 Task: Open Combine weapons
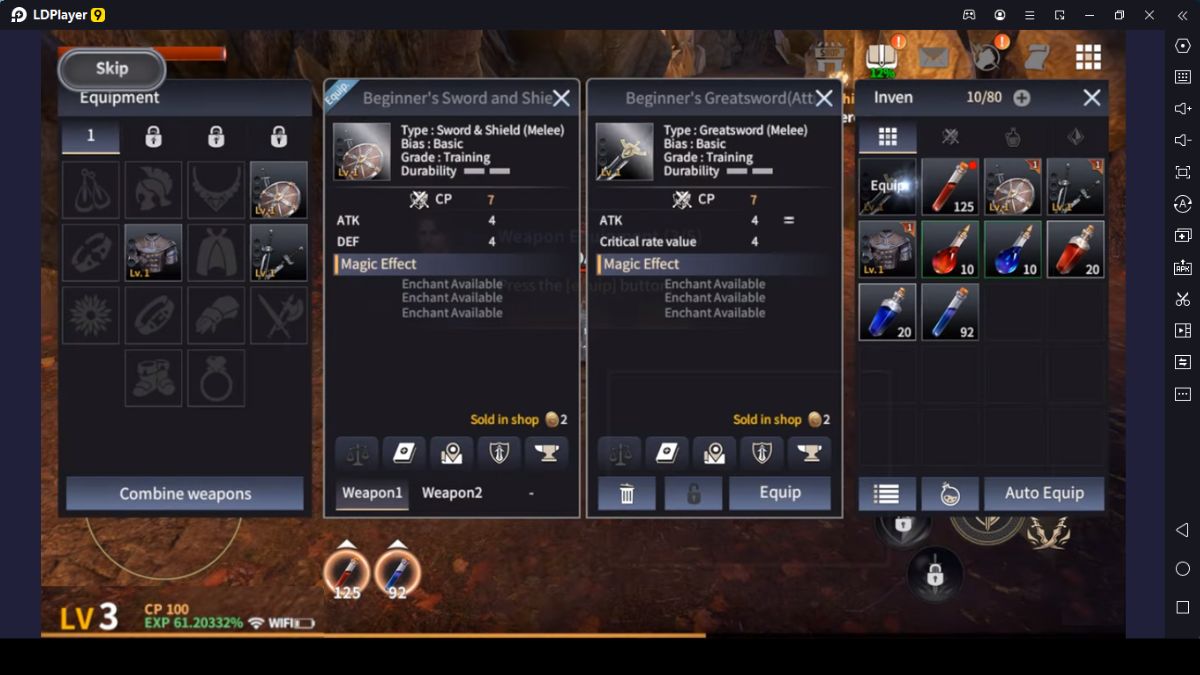coord(185,494)
